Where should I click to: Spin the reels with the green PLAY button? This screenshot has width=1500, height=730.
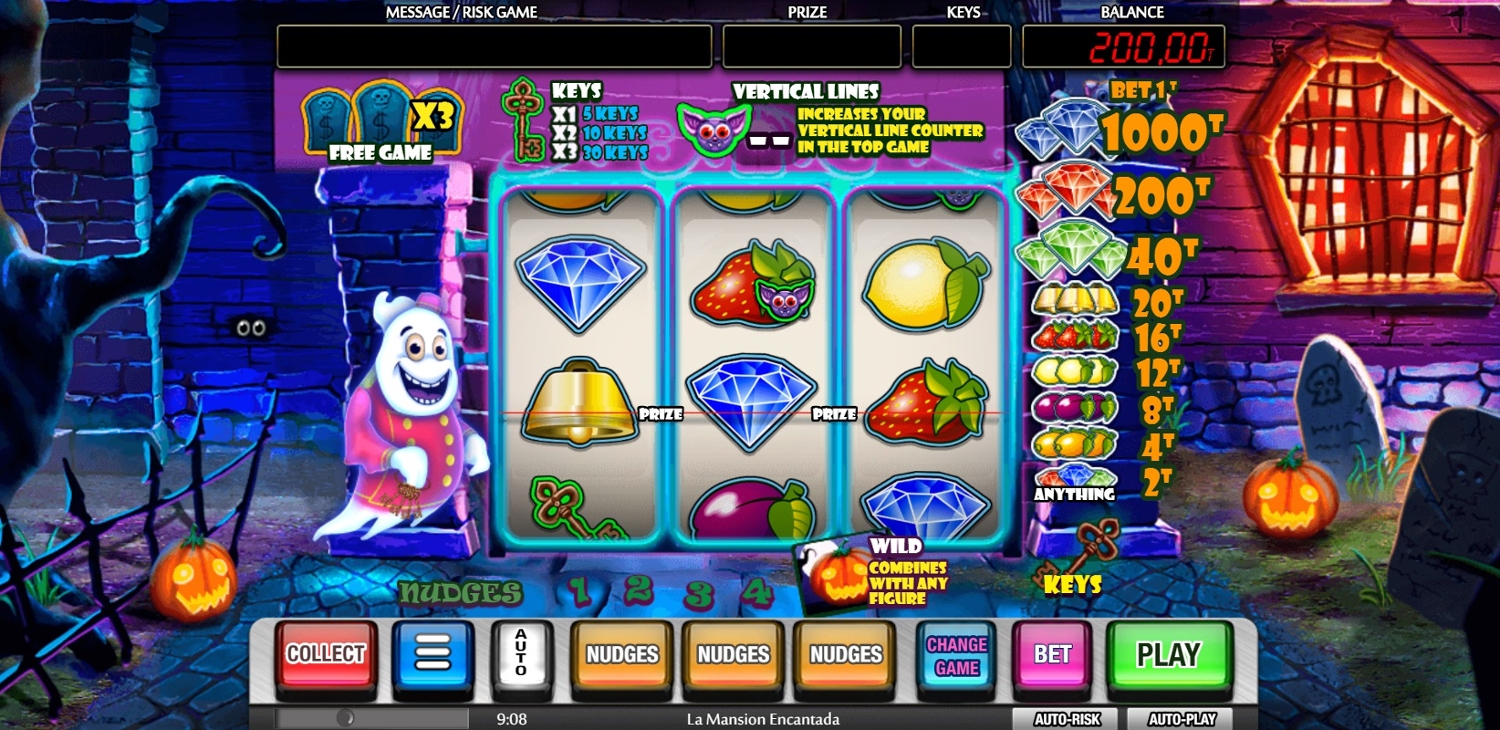coord(1168,654)
